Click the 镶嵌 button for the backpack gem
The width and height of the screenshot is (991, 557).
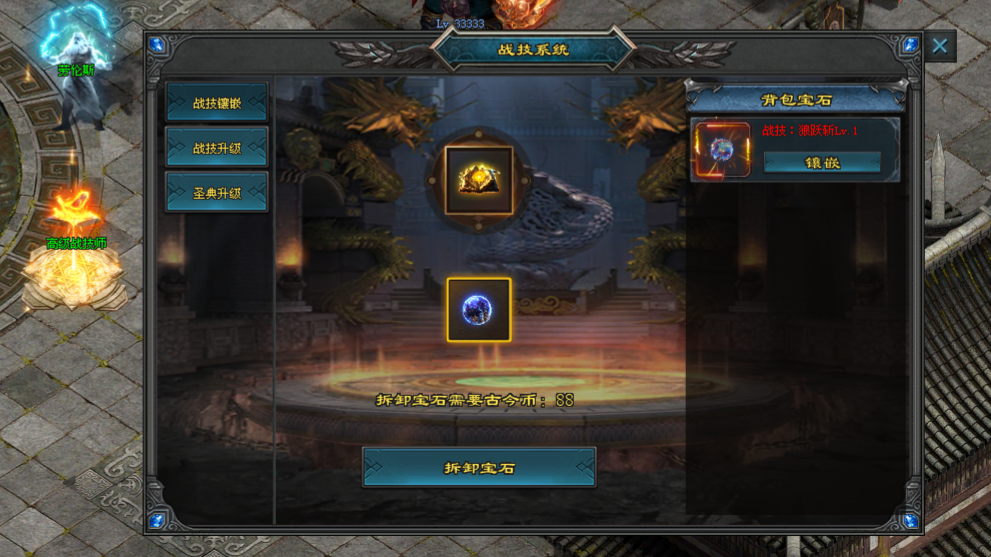[x=822, y=162]
